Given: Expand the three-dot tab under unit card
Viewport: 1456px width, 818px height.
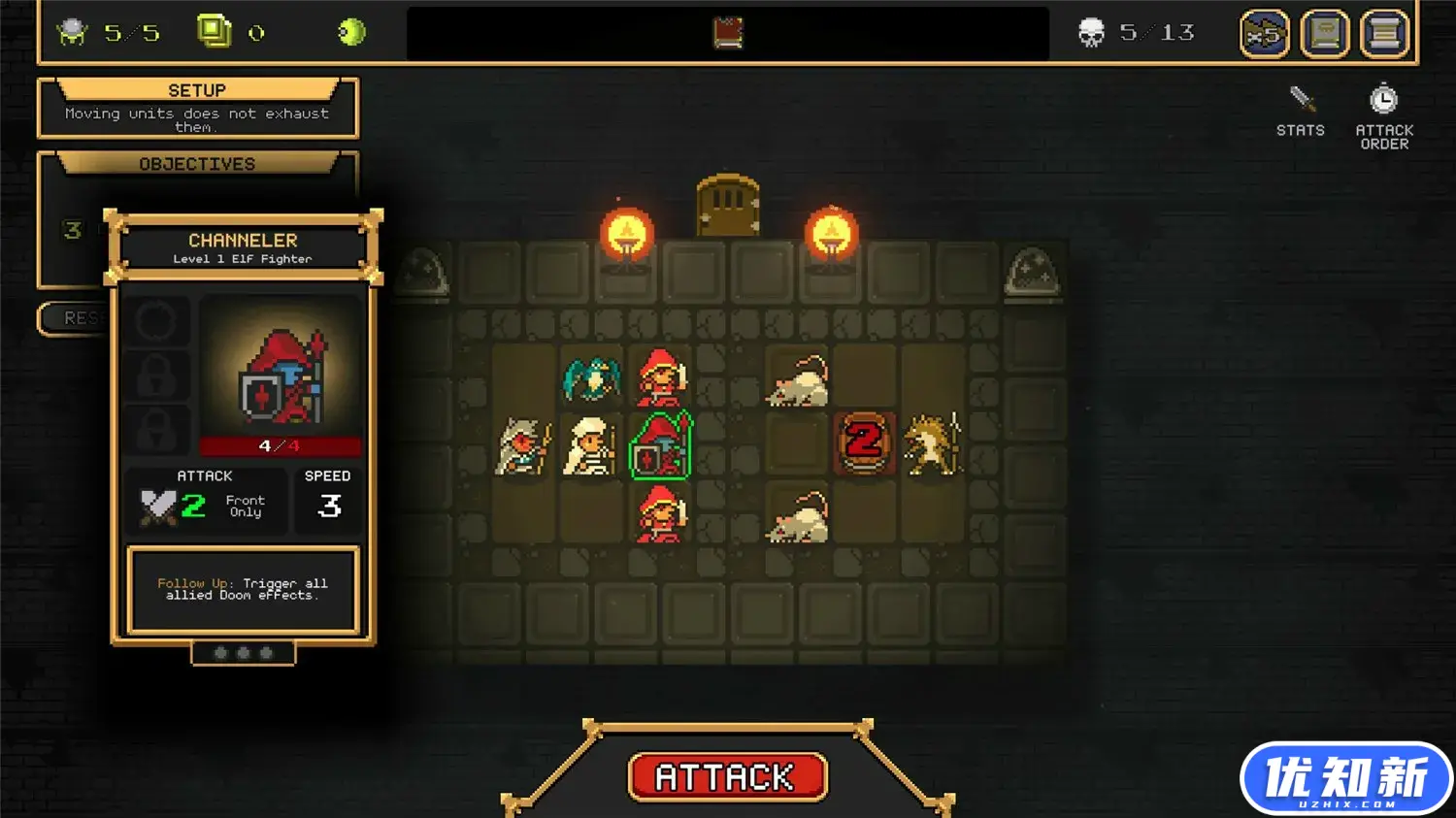Looking at the screenshot, I should click(243, 653).
